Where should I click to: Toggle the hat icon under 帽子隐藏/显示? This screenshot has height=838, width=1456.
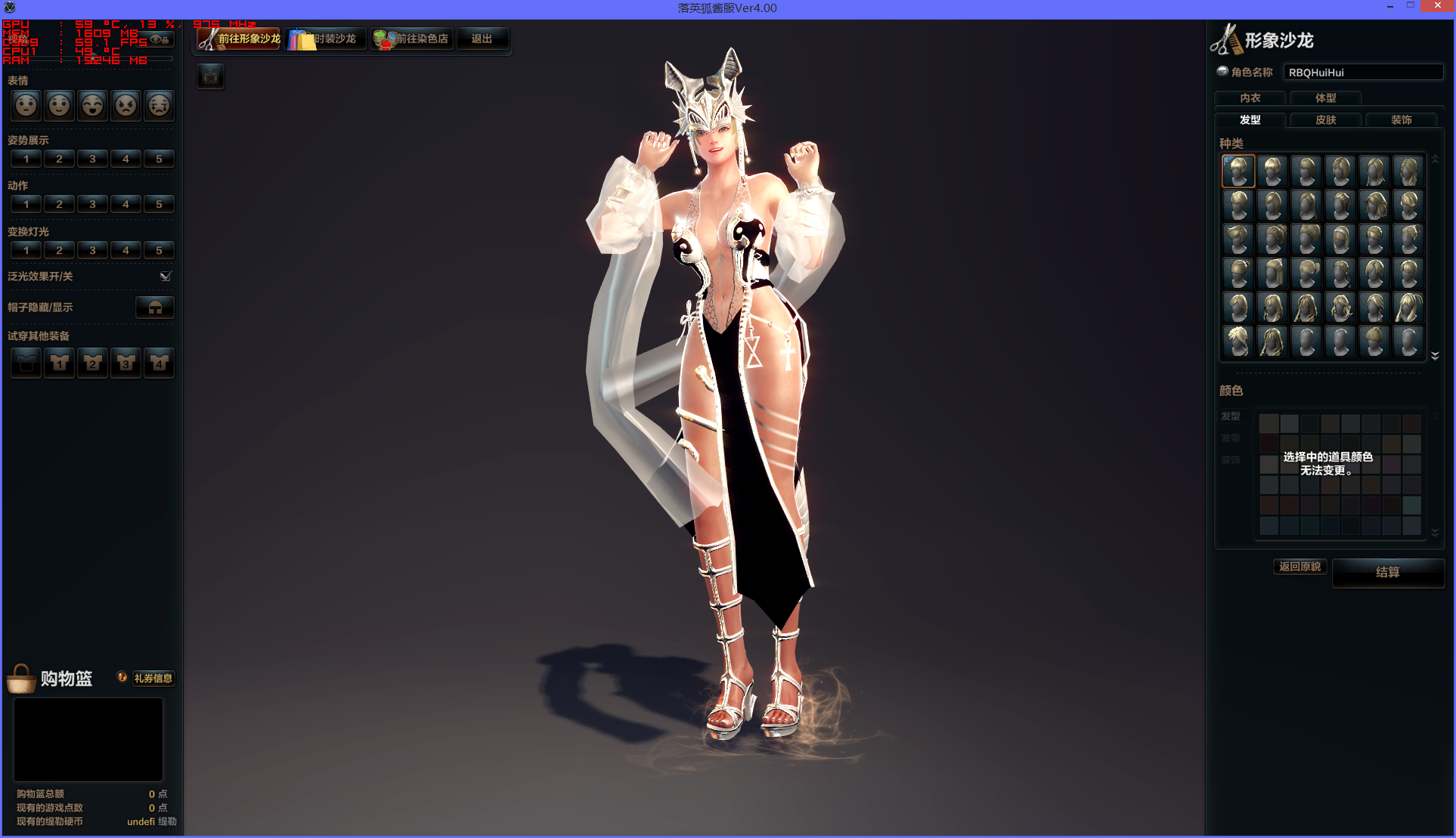click(x=154, y=308)
